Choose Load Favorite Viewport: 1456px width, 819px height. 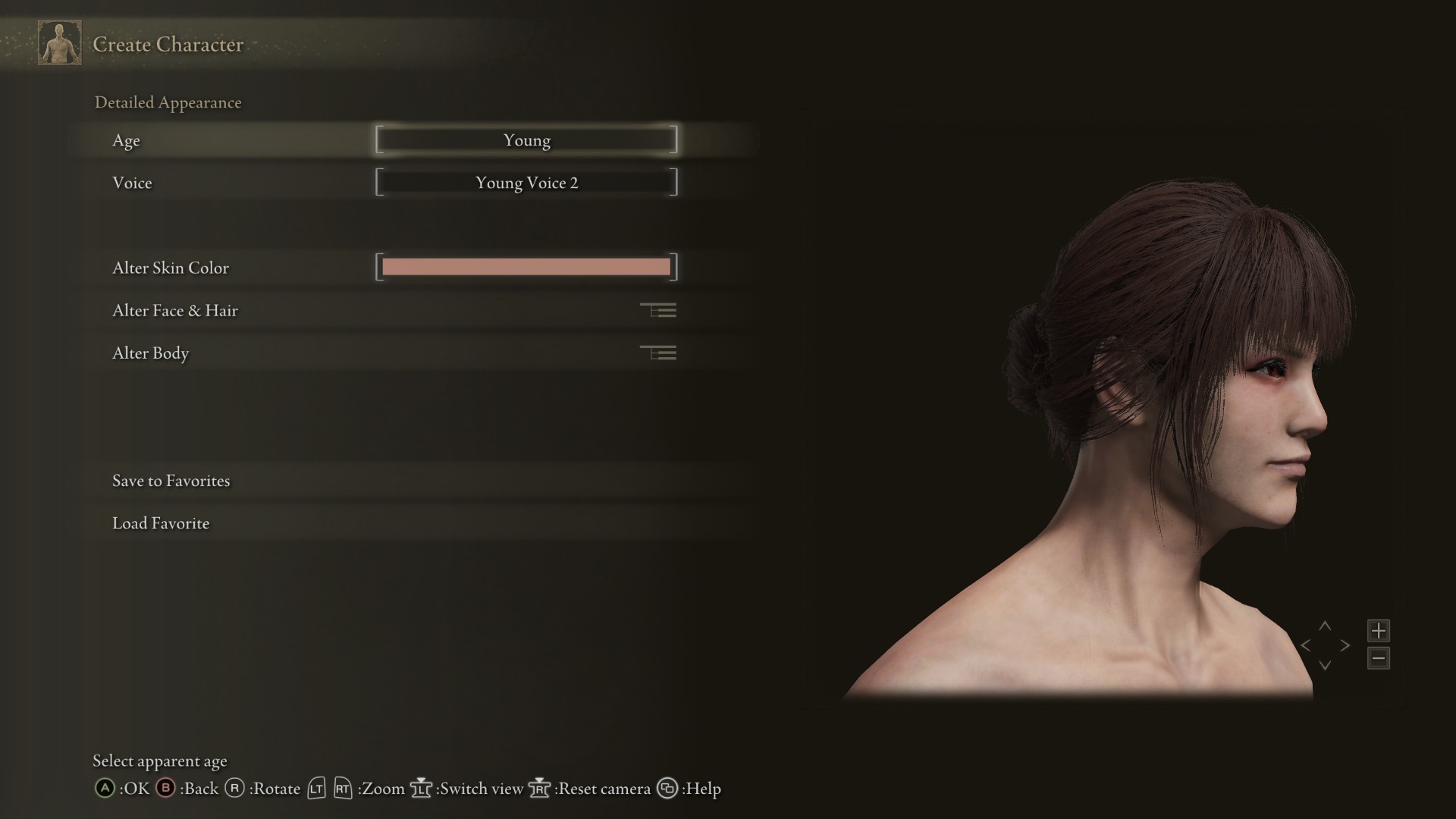[x=161, y=523]
